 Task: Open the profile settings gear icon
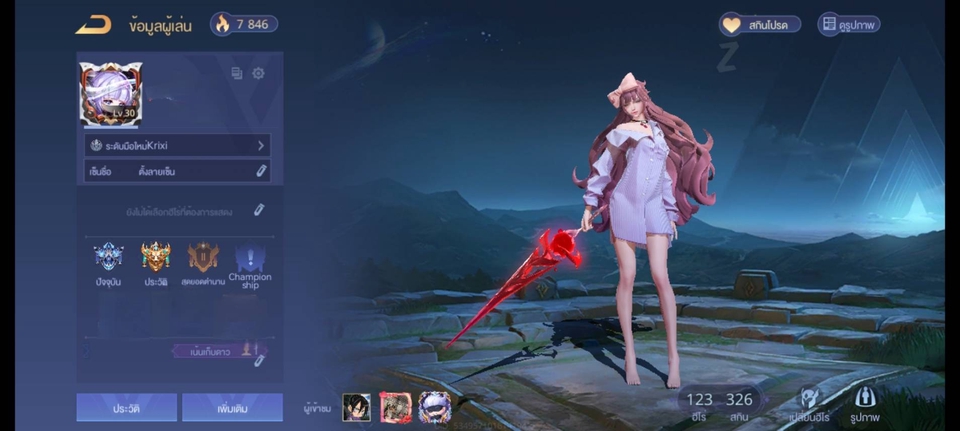click(258, 73)
